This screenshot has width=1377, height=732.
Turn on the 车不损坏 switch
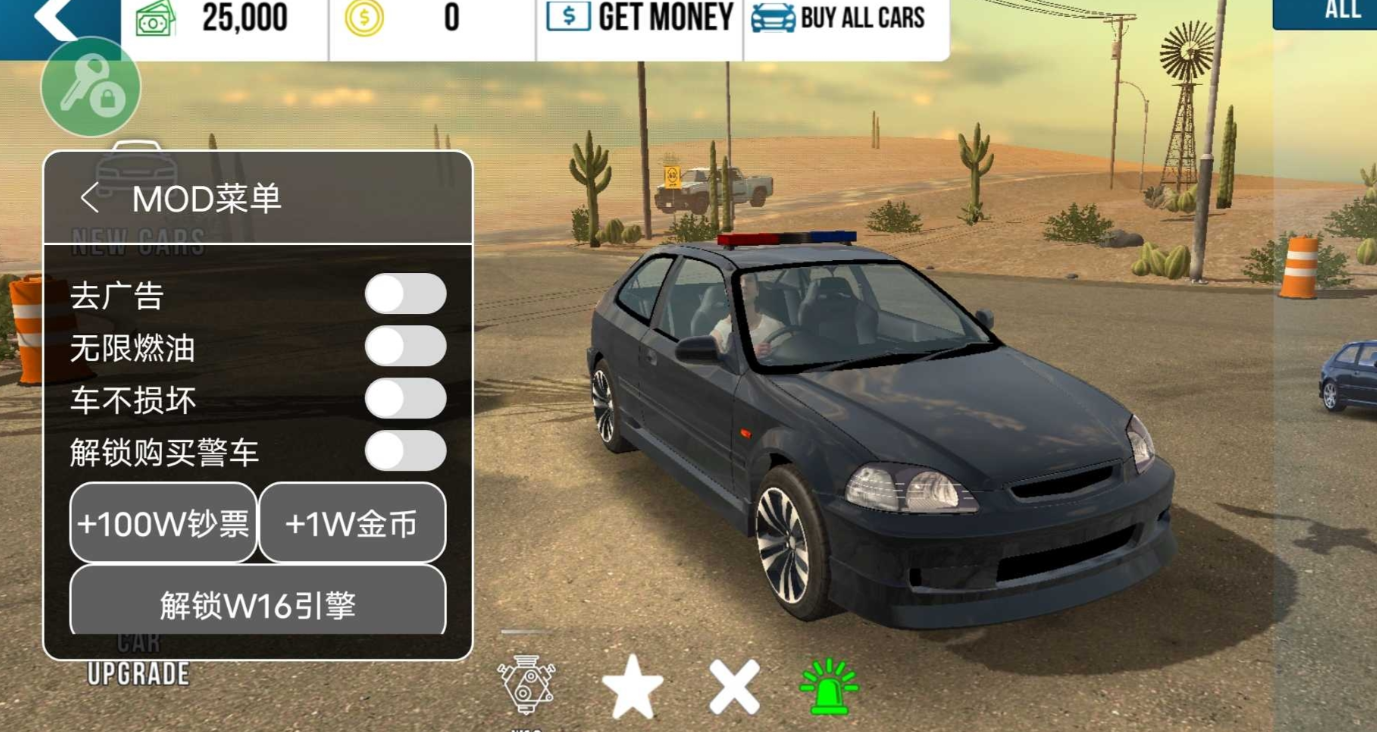[405, 399]
